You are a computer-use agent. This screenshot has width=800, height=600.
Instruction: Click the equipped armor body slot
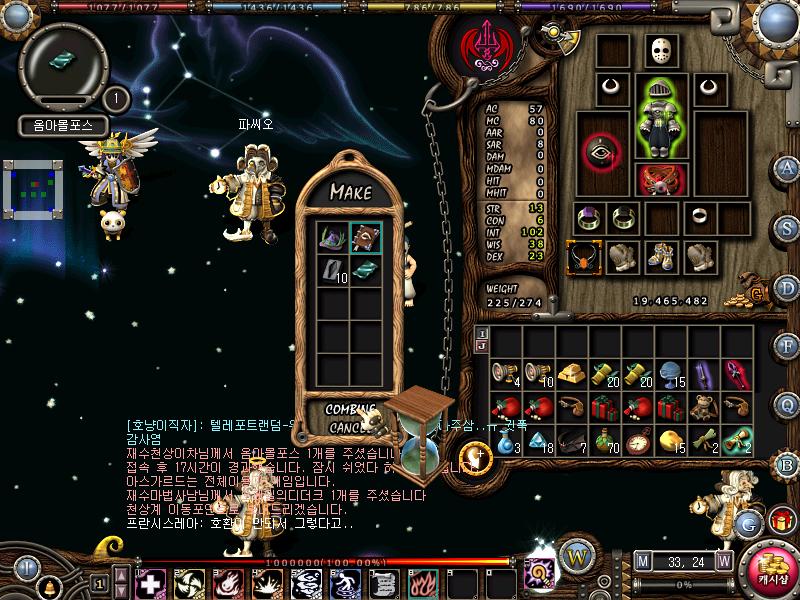coord(656,118)
